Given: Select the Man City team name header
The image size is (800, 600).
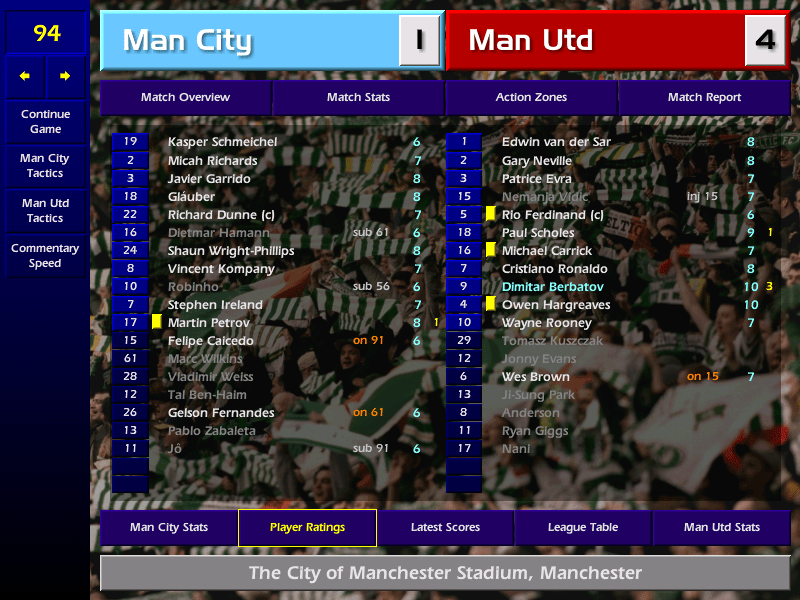Looking at the screenshot, I should click(250, 41).
